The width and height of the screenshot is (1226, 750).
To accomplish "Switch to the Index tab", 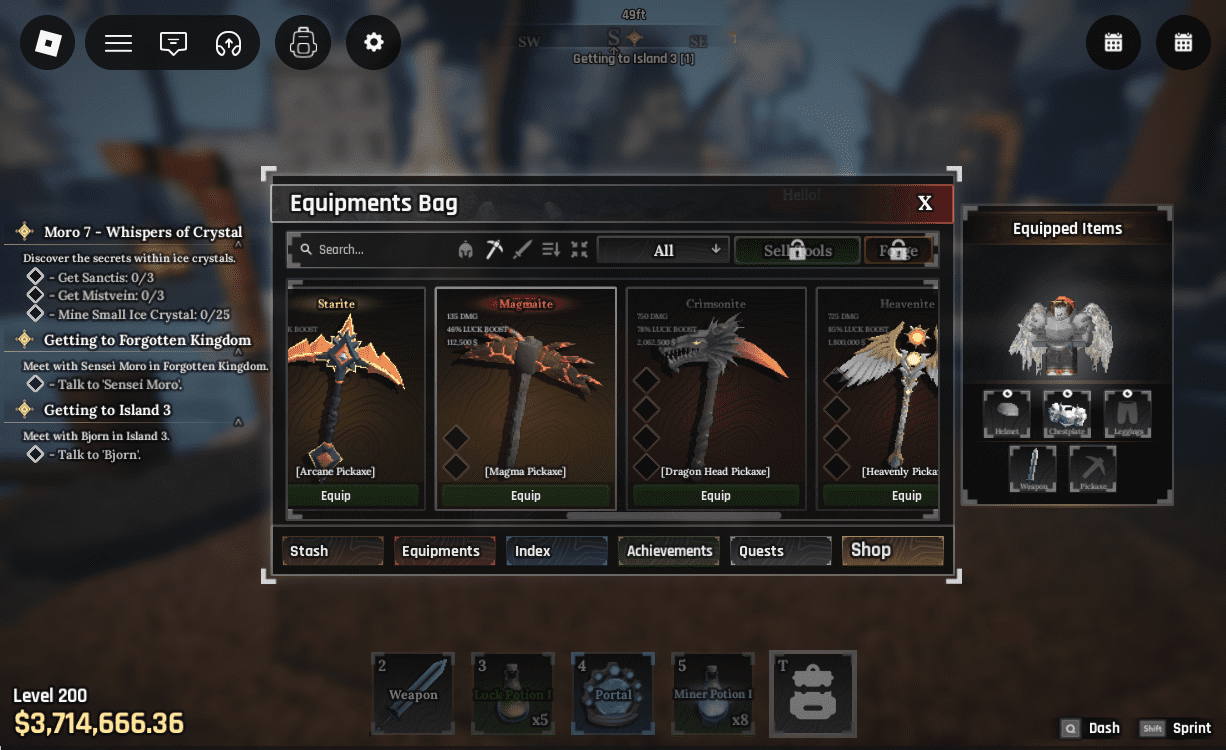I will click(556, 551).
